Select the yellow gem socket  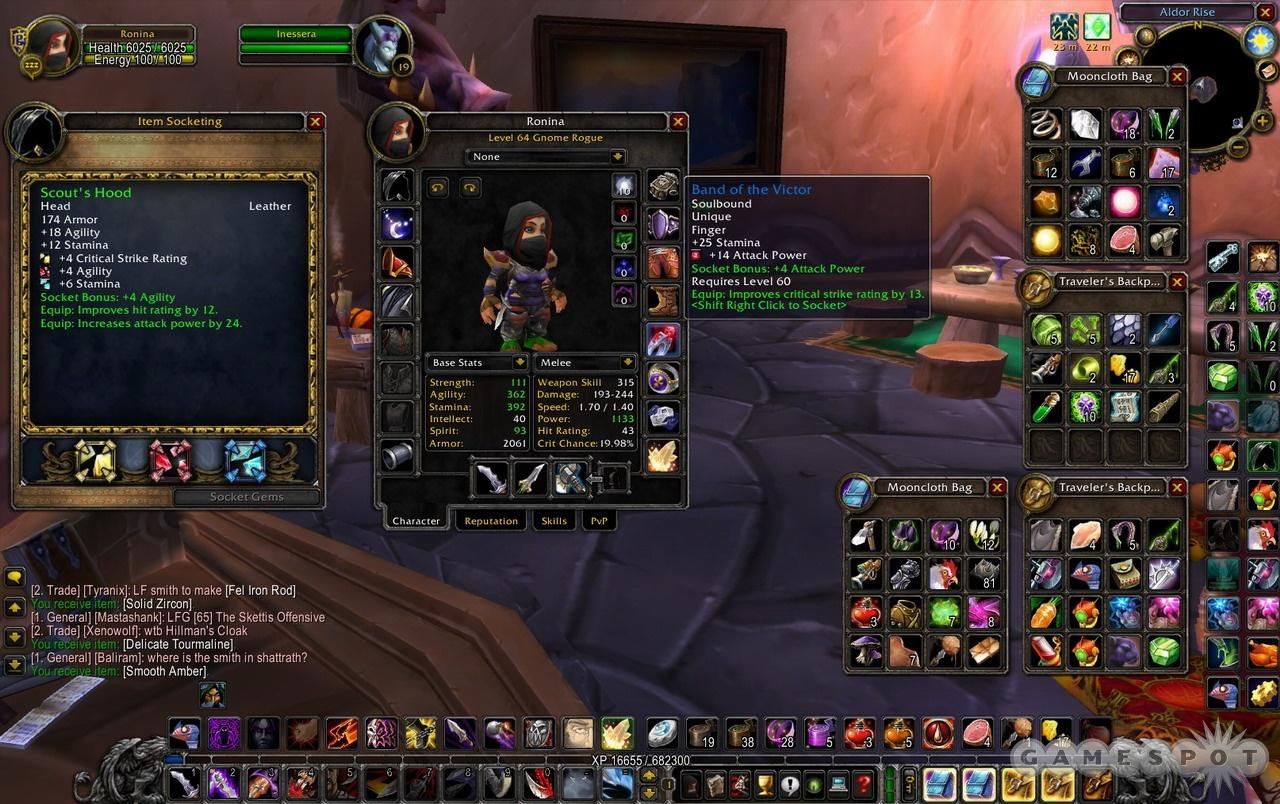[96, 460]
